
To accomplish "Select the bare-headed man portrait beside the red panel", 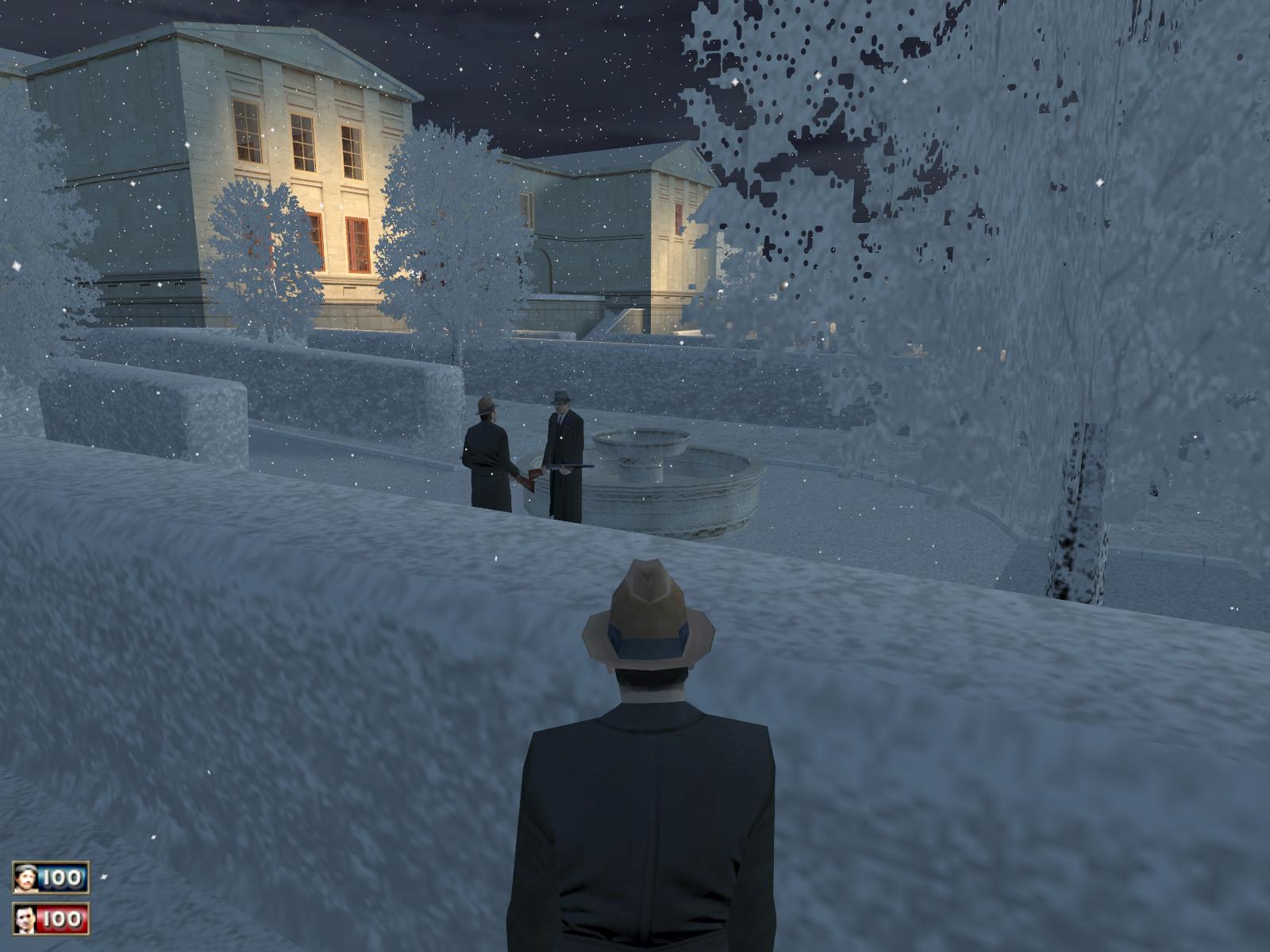I will click(x=25, y=919).
